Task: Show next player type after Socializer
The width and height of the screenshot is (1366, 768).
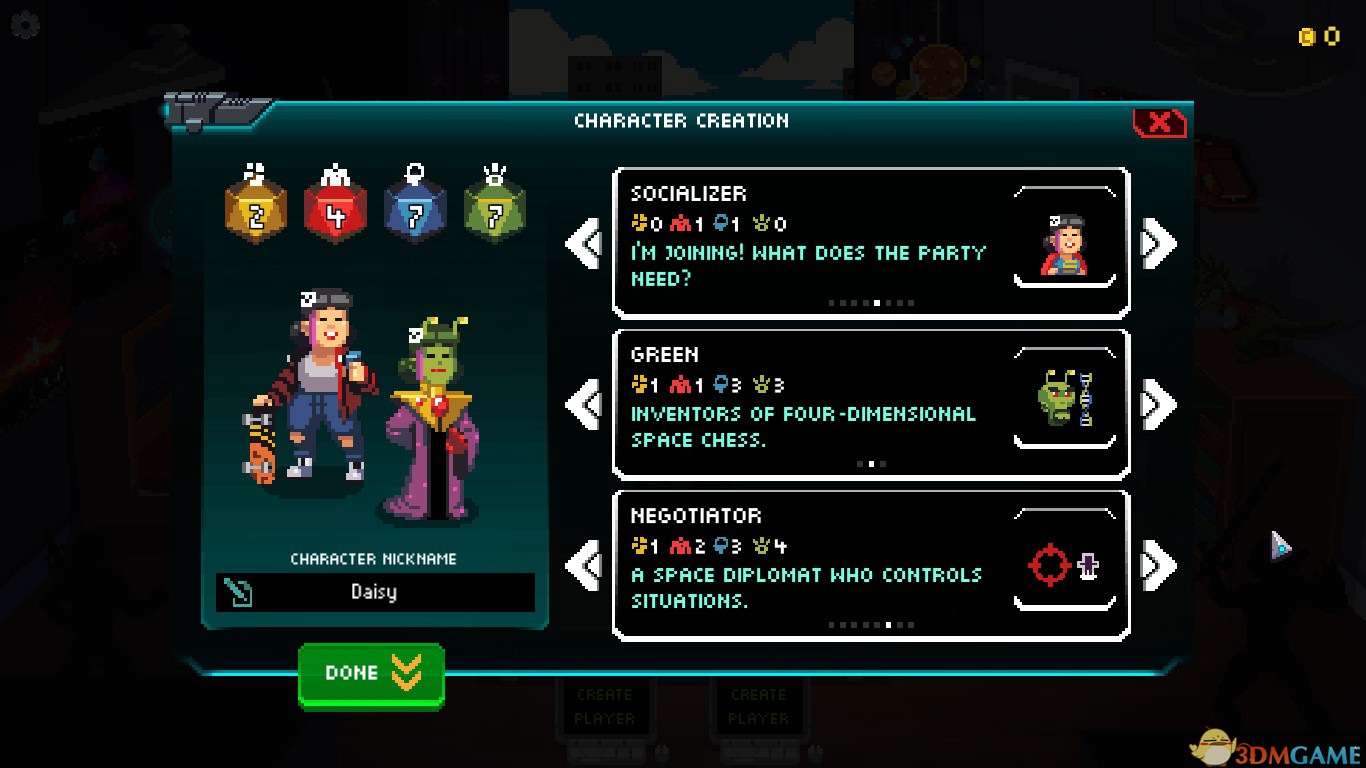Action: click(1159, 244)
